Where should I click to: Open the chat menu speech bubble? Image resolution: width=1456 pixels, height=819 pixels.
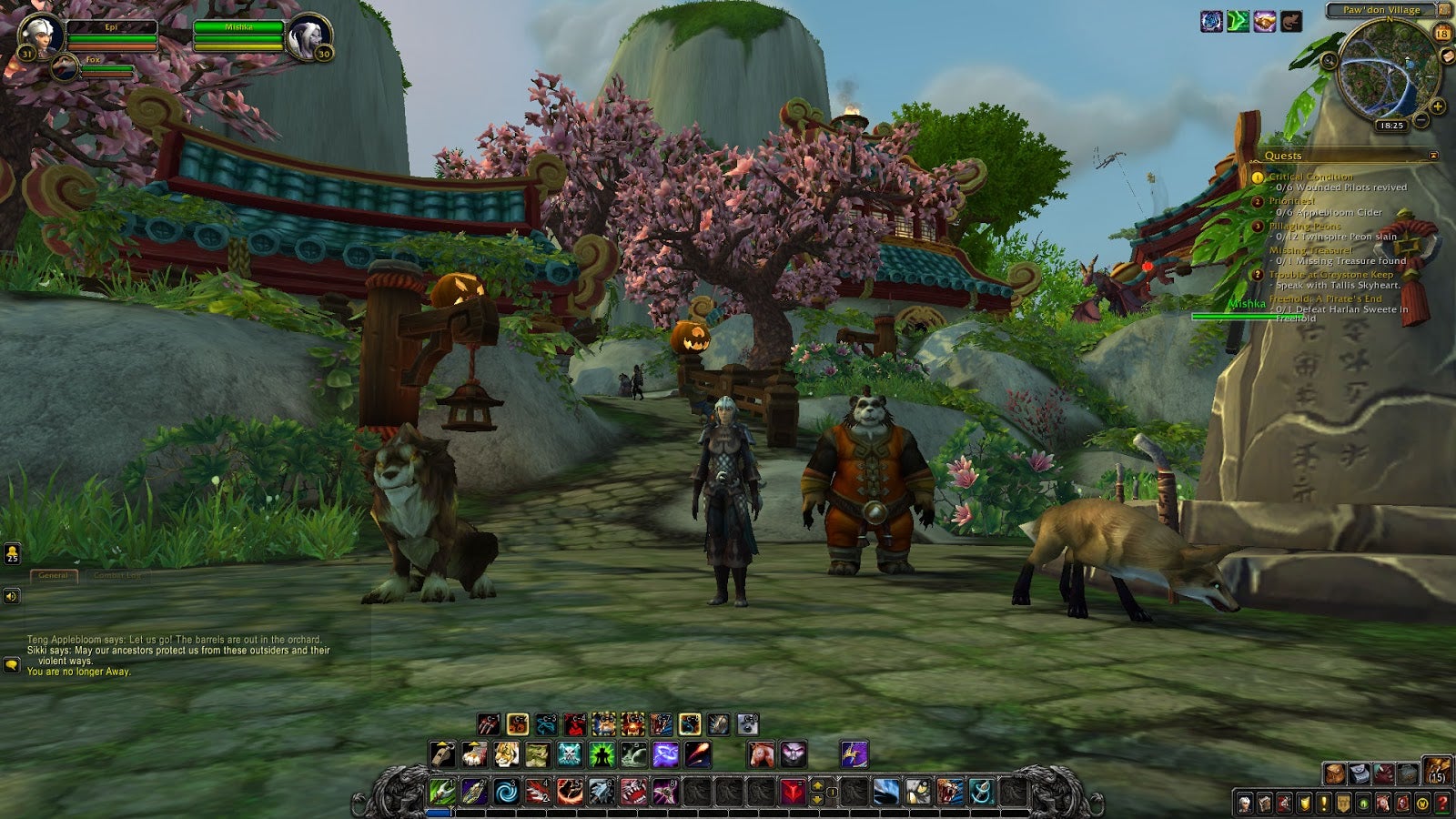[x=11, y=663]
